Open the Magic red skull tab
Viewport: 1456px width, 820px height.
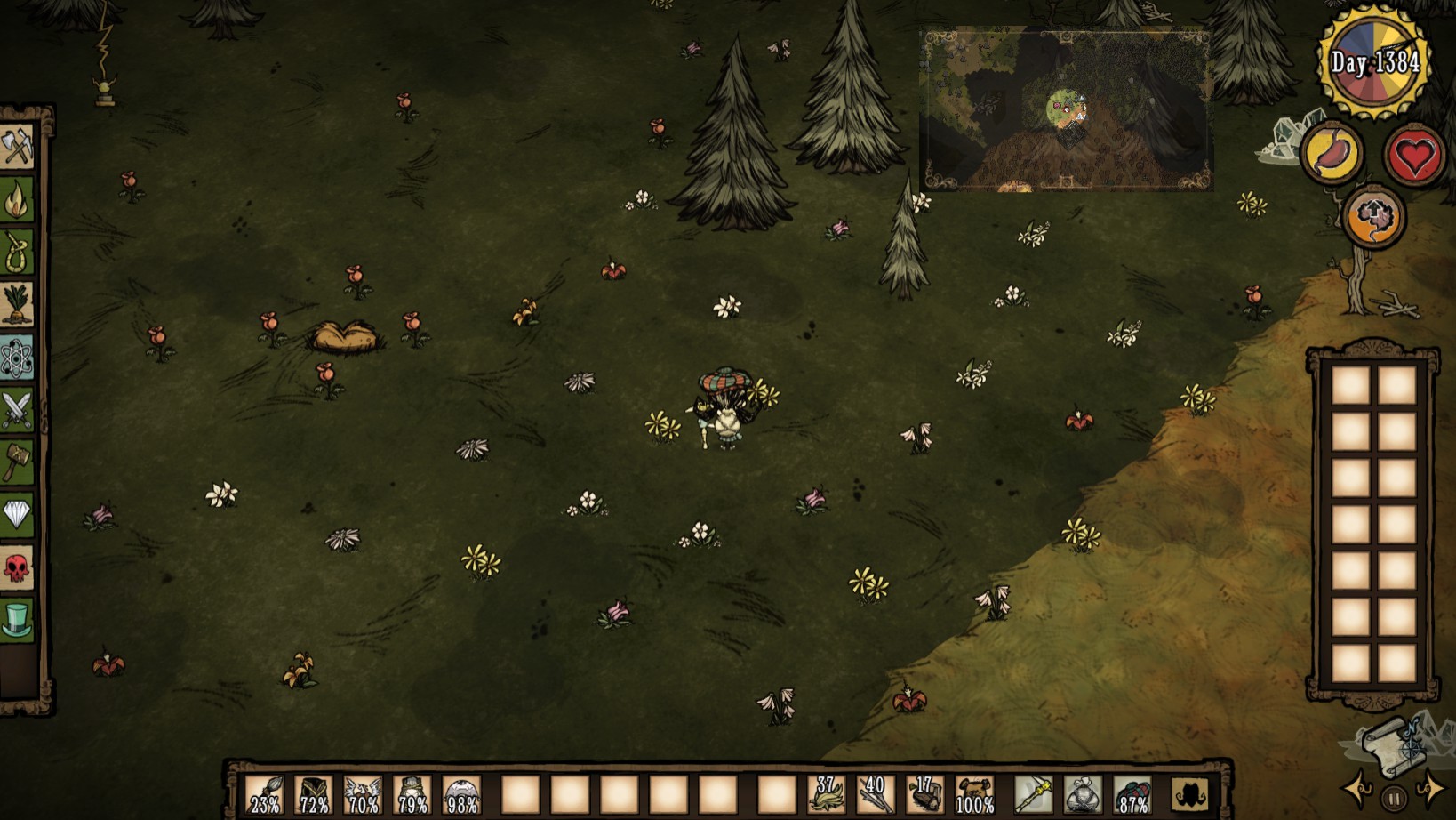(18, 567)
